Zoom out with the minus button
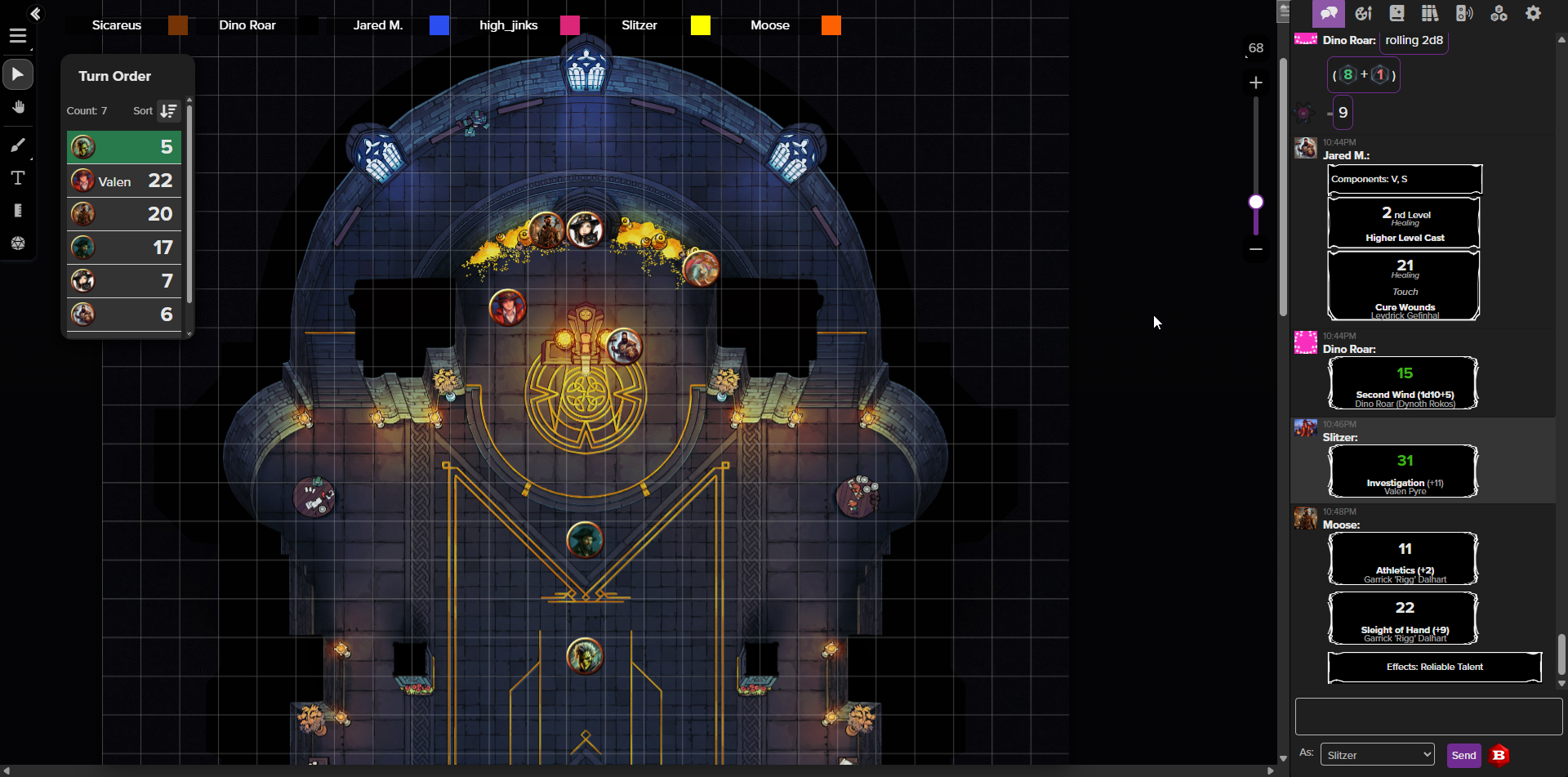This screenshot has height=777, width=1568. (x=1256, y=249)
